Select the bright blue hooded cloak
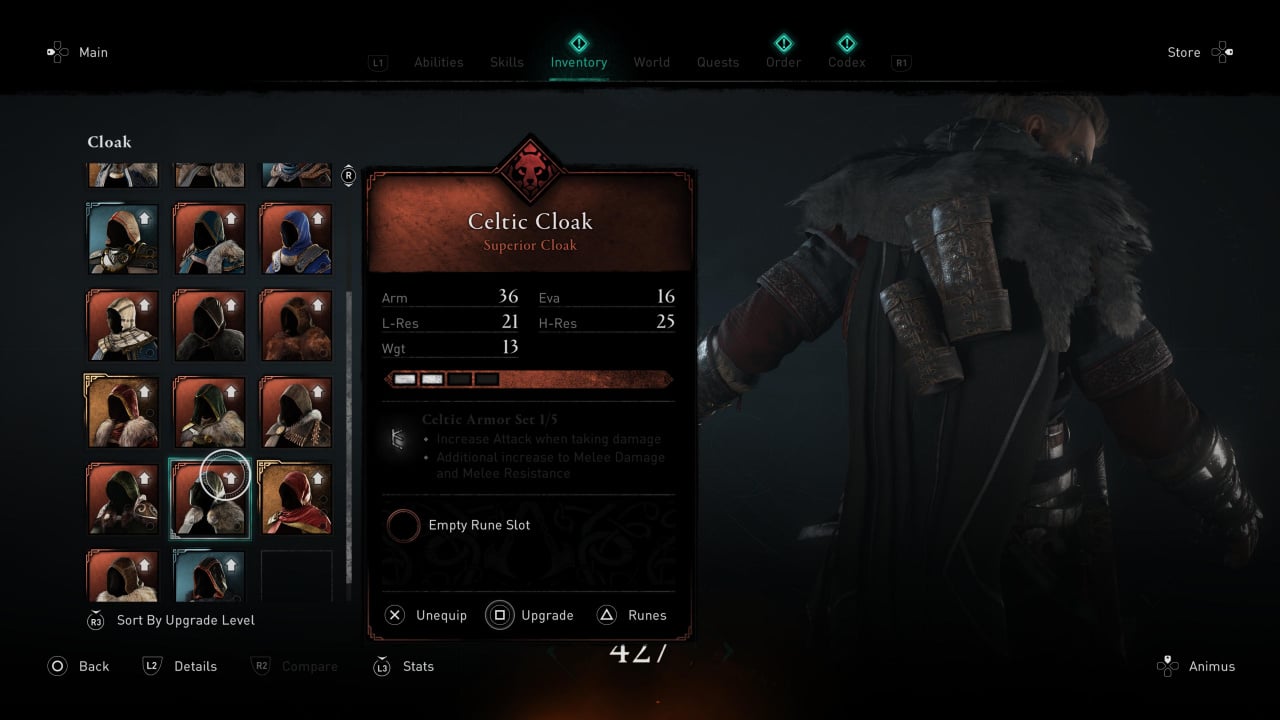Screen dimensions: 1280x720 pyautogui.click(x=296, y=239)
